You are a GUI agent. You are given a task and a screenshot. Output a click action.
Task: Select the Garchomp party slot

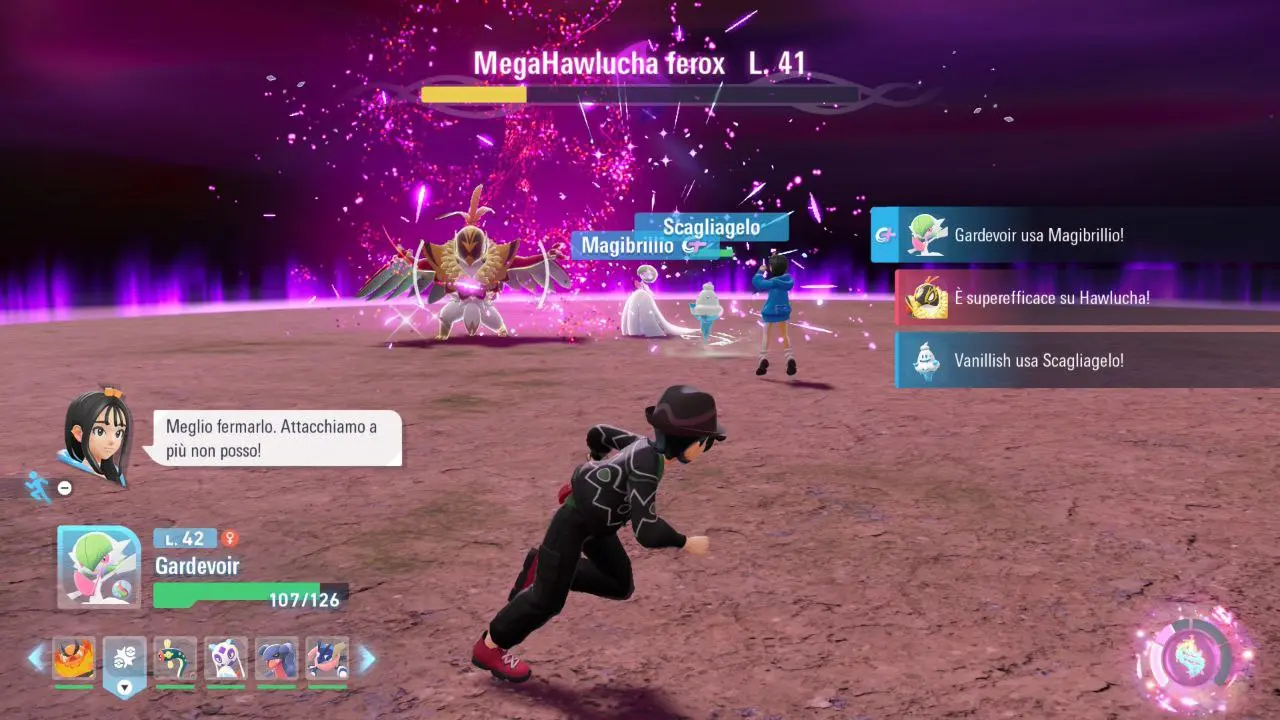[x=277, y=659]
